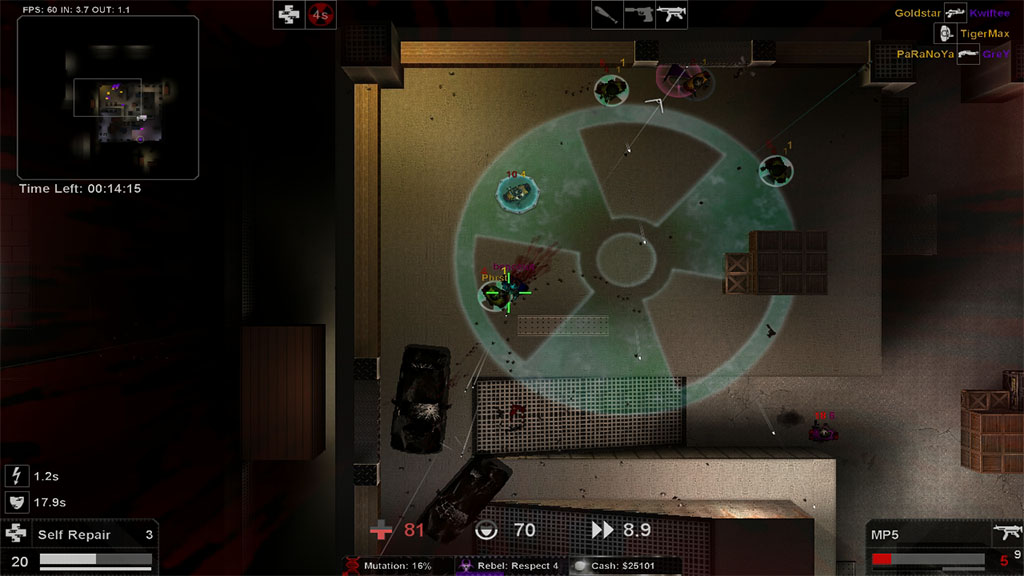Click the lightning bolt cooldown icon

tap(16, 476)
